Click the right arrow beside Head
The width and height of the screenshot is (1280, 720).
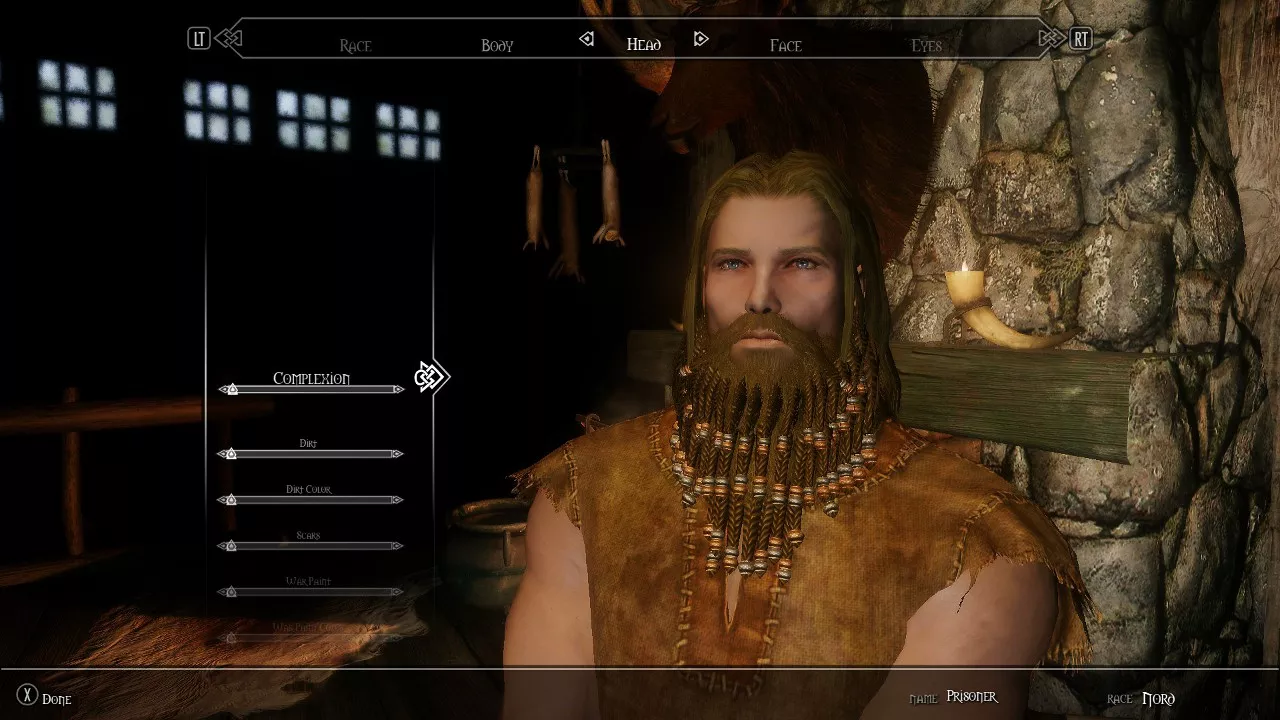701,40
